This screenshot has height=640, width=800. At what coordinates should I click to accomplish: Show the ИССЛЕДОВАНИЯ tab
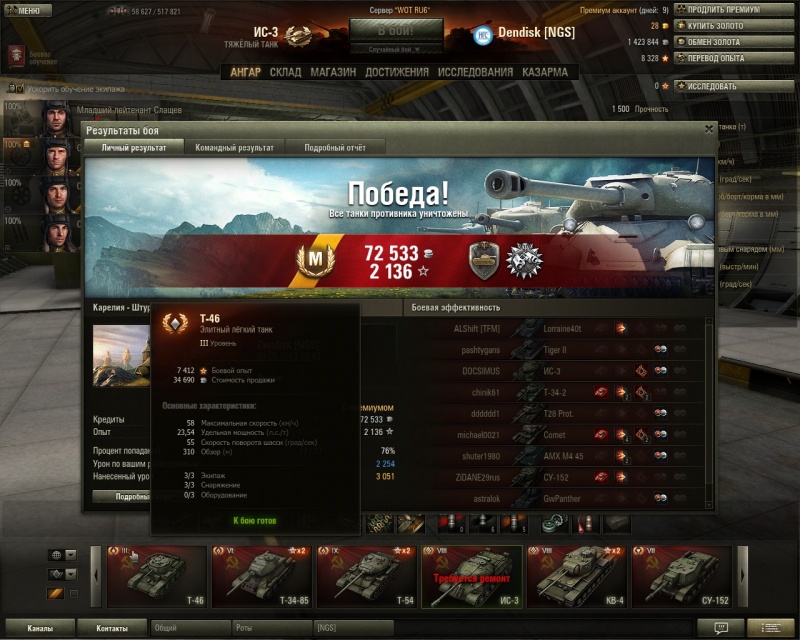click(475, 72)
